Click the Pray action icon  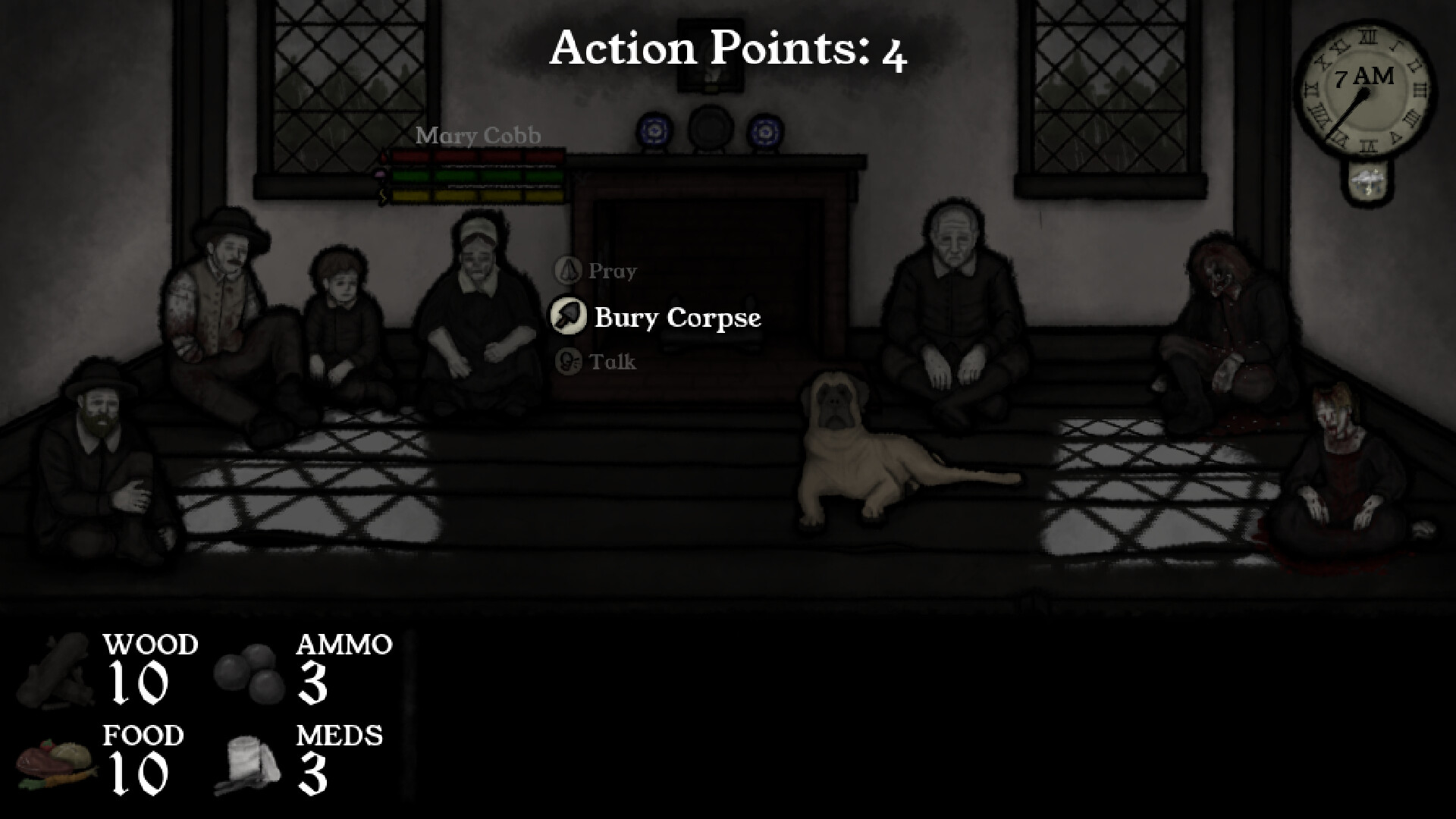point(567,271)
